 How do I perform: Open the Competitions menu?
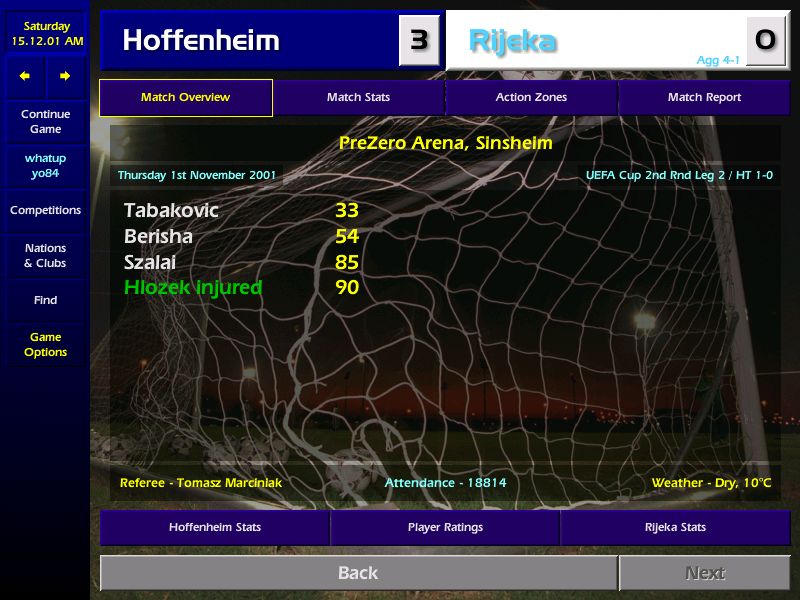tap(45, 211)
